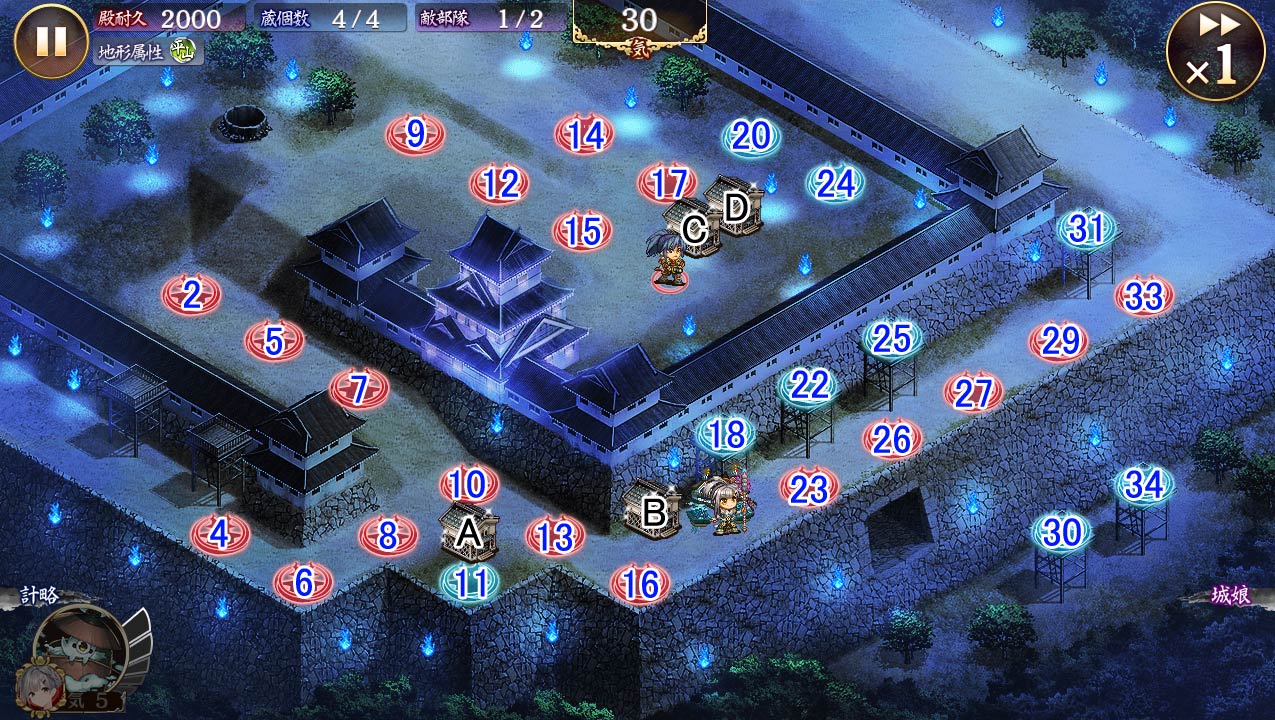Pick blue placement tile 11
The image size is (1275, 720).
click(470, 583)
